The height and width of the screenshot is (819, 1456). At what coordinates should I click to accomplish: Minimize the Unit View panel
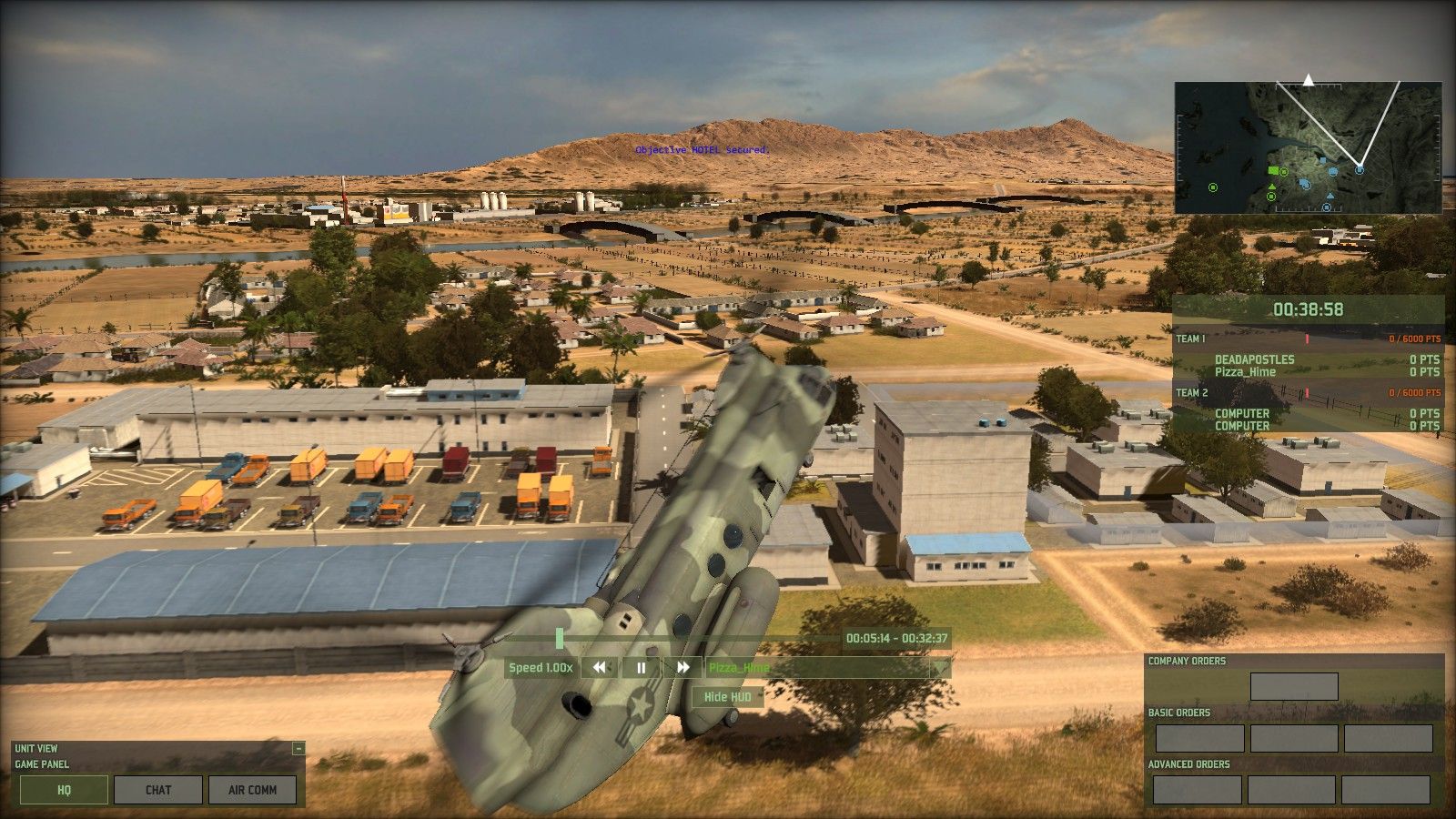(x=298, y=749)
